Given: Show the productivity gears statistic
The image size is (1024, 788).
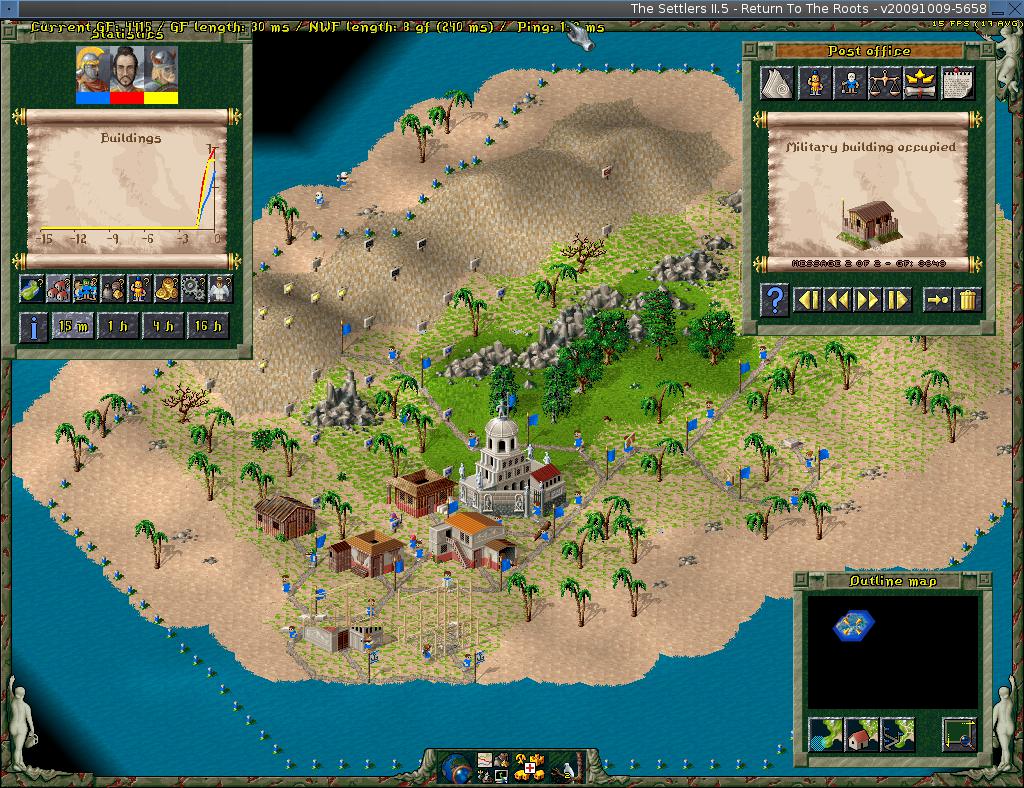Looking at the screenshot, I should 193,289.
